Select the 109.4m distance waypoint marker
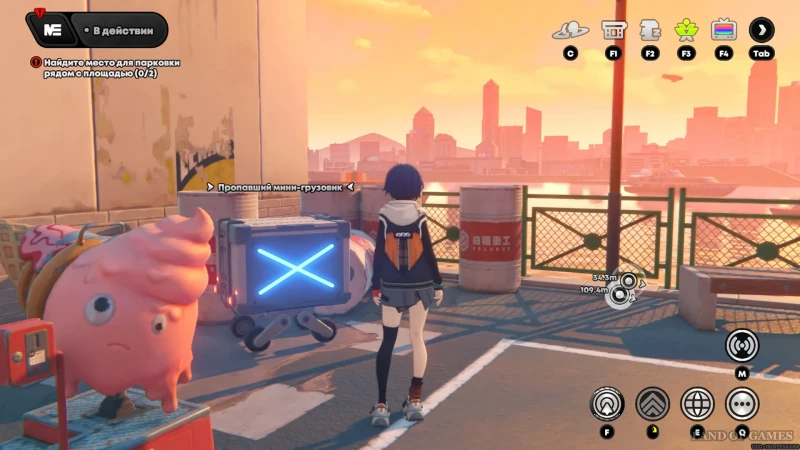Image resolution: width=800 pixels, height=450 pixels. (621, 293)
